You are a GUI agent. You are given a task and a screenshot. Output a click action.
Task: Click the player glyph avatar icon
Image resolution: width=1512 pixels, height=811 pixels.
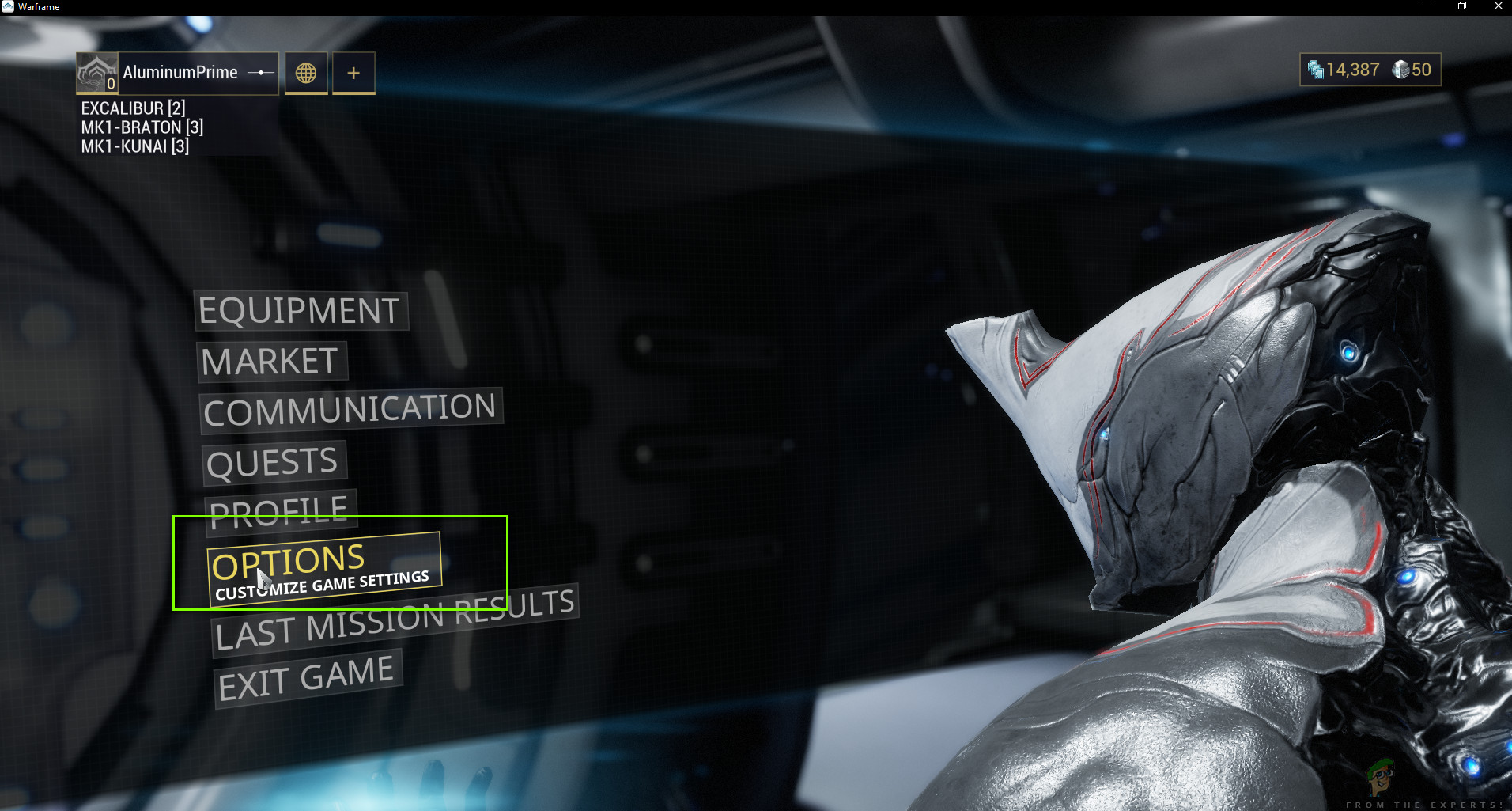pos(96,70)
